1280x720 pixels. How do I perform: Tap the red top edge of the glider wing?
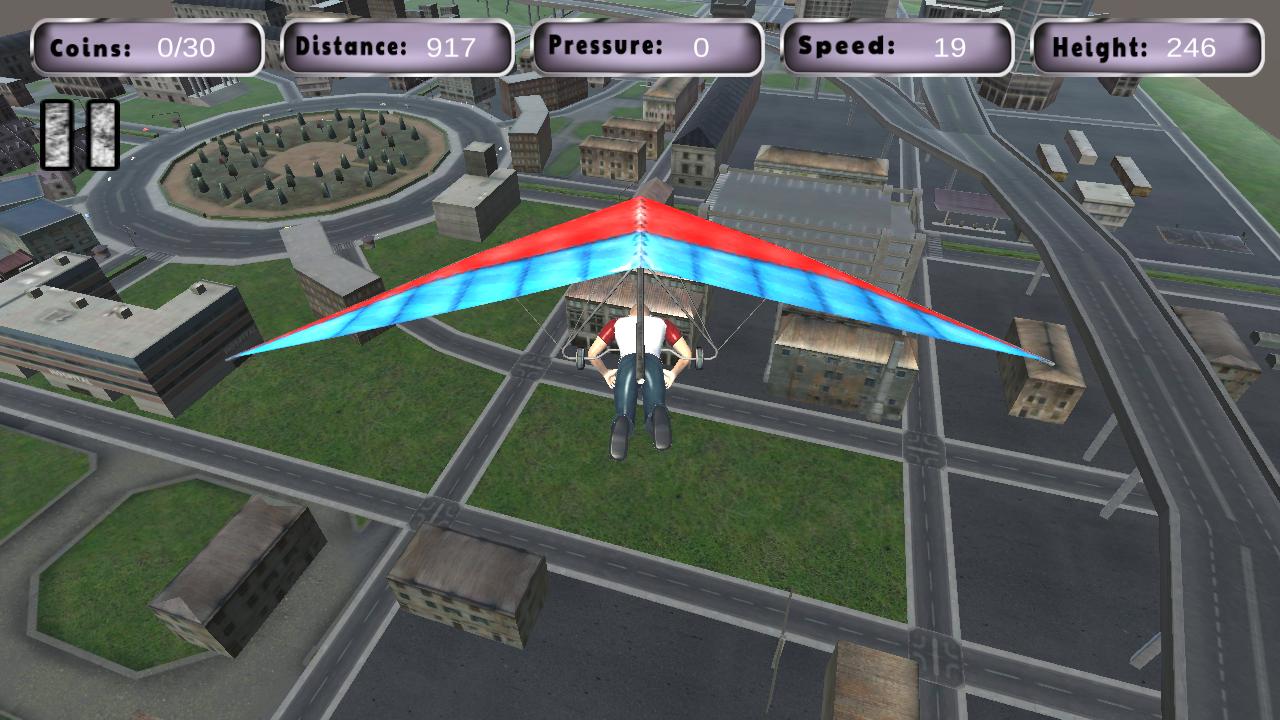(x=640, y=215)
